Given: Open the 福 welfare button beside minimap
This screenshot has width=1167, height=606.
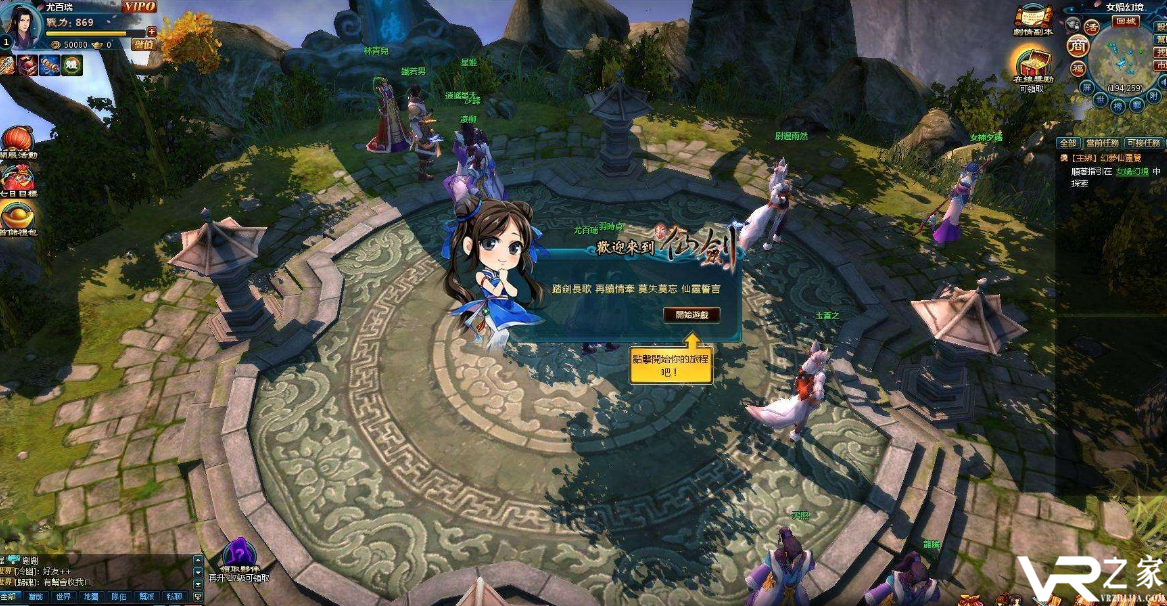Looking at the screenshot, I should pos(1079,68).
